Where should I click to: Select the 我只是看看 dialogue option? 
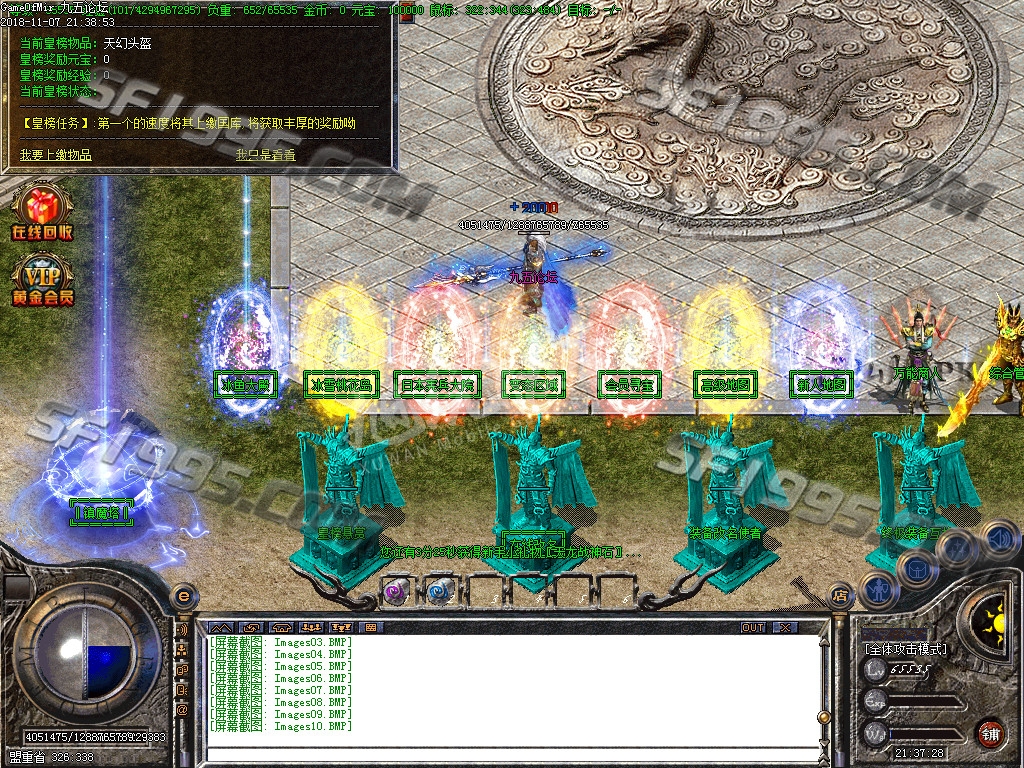pos(266,155)
